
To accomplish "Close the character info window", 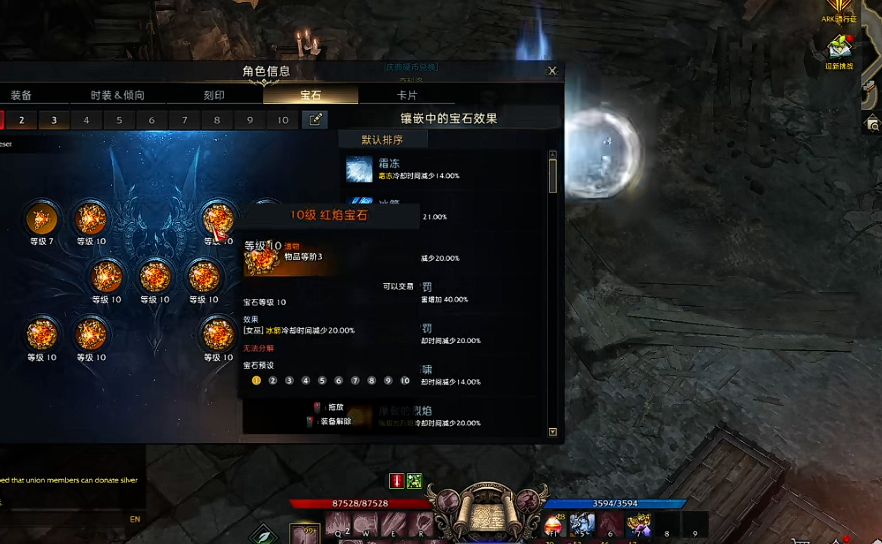I will tap(552, 71).
